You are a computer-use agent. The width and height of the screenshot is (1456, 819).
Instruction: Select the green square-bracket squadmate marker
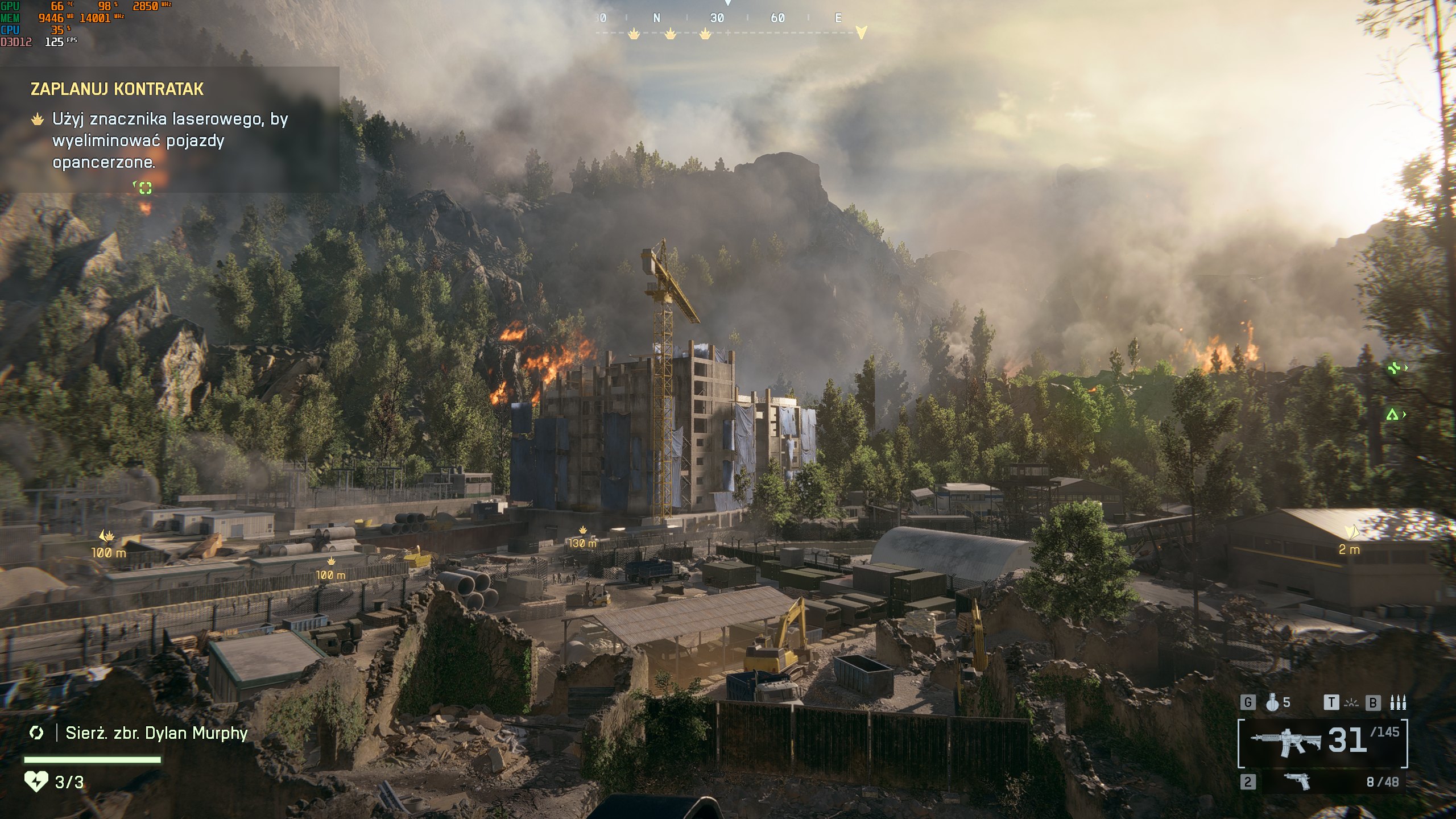click(145, 188)
